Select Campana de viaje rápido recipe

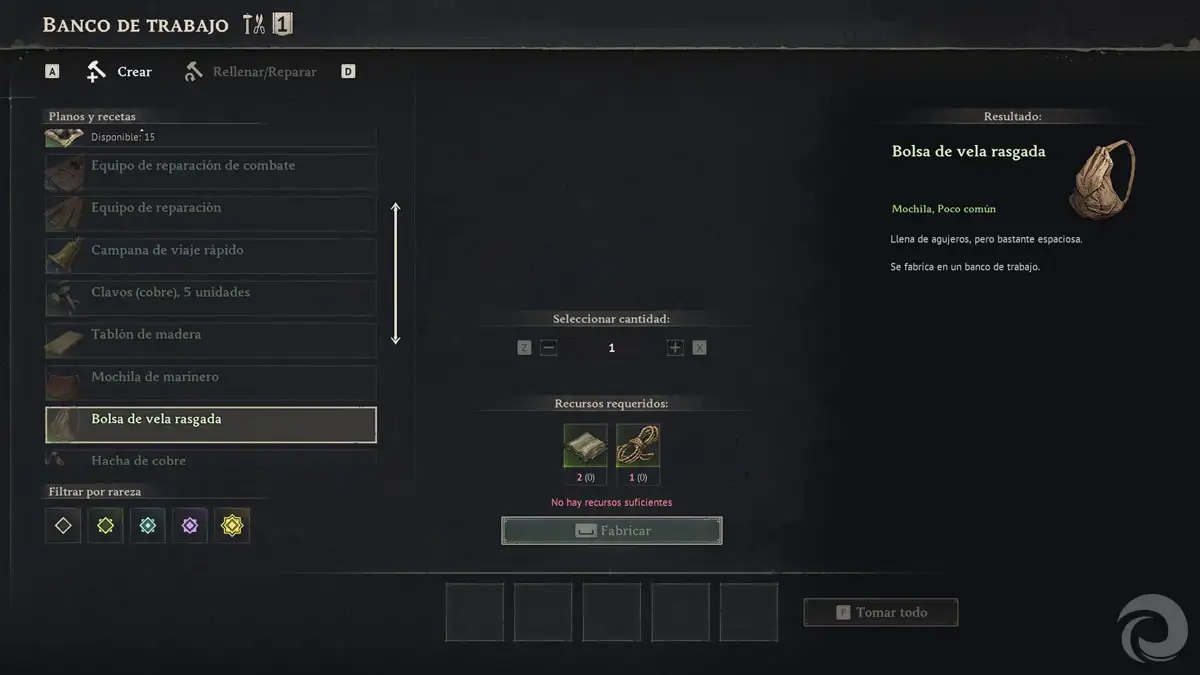coord(211,253)
